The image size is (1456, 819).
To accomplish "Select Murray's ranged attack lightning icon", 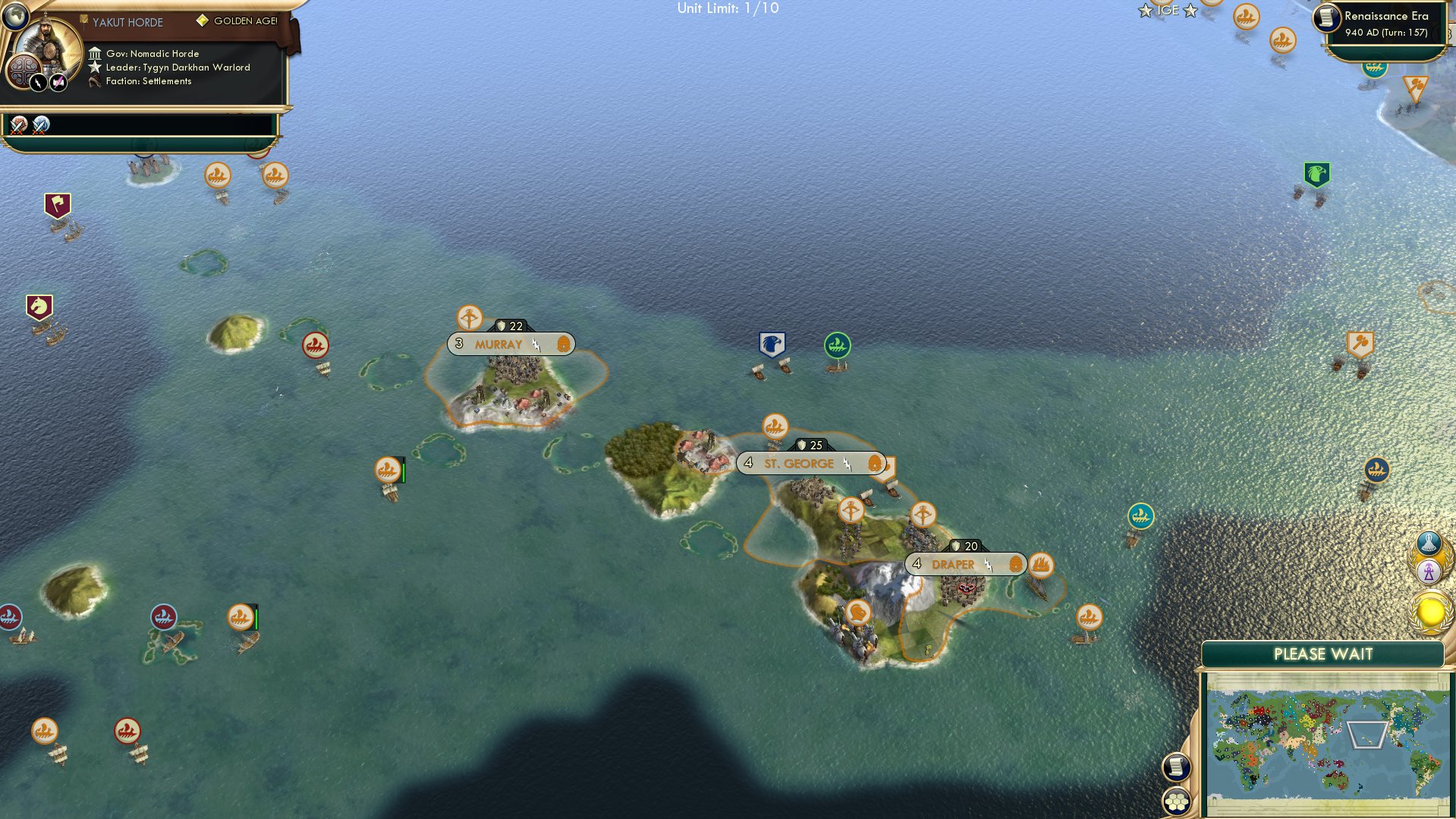I will [536, 344].
